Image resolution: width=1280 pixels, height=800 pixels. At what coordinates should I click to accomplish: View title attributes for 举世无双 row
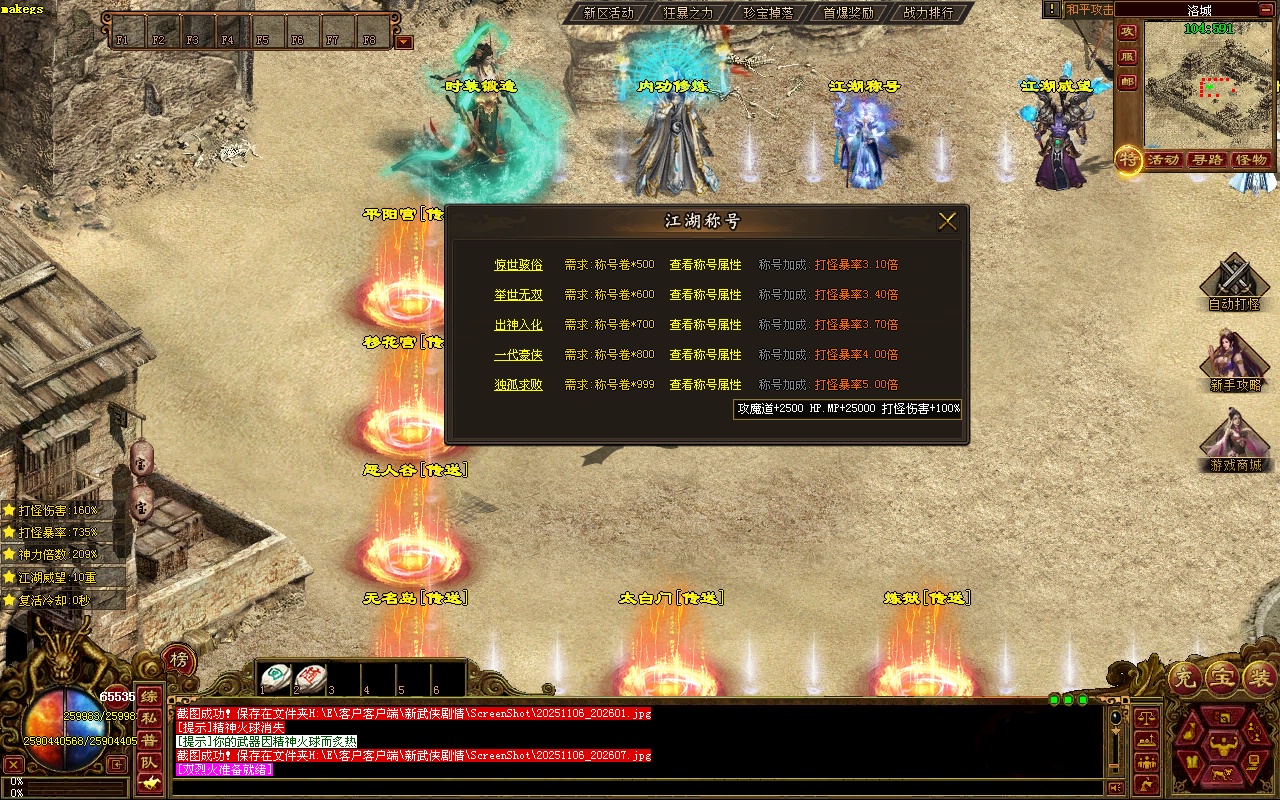pos(705,295)
